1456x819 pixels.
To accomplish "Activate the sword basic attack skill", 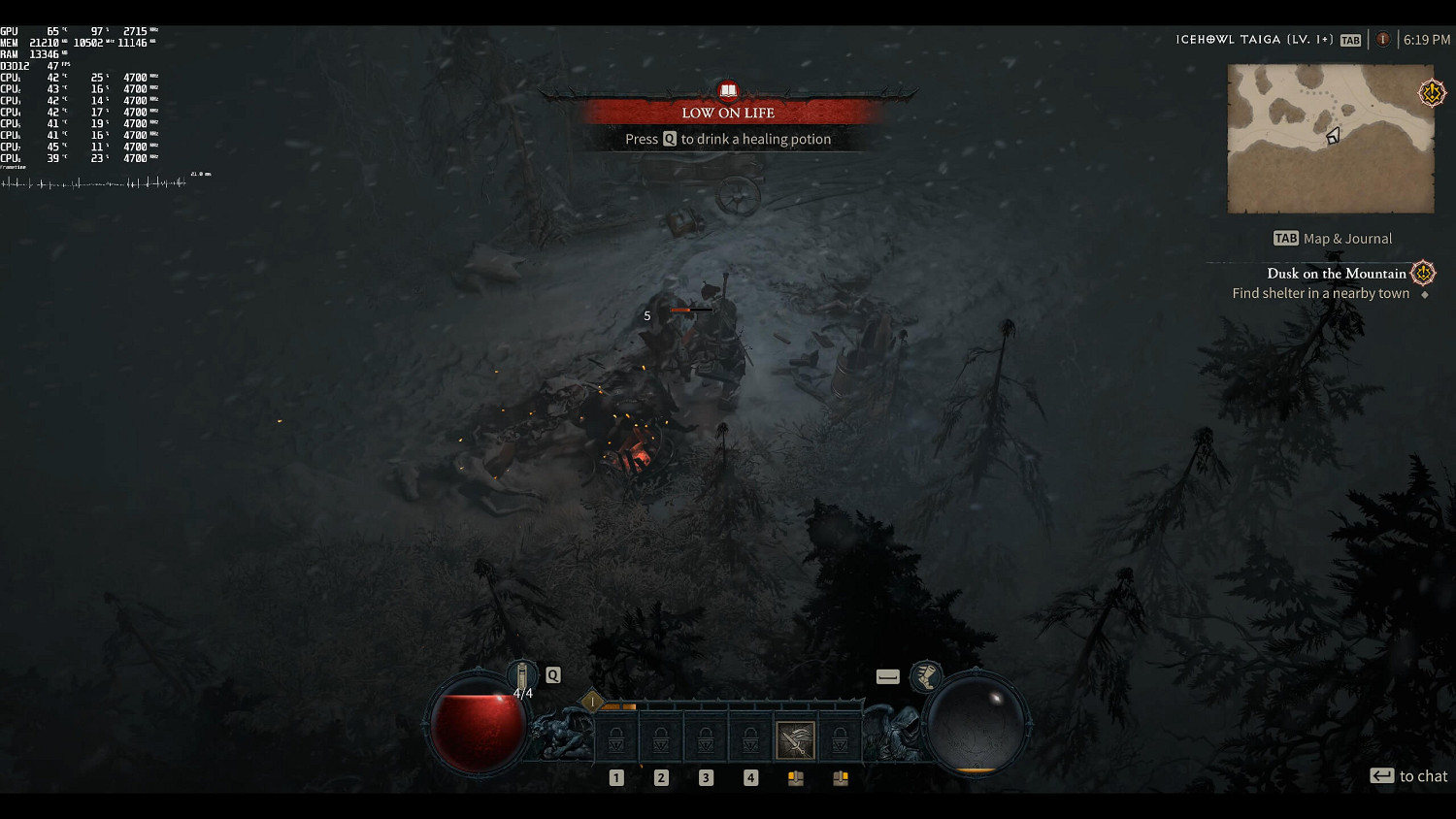I will (x=795, y=740).
